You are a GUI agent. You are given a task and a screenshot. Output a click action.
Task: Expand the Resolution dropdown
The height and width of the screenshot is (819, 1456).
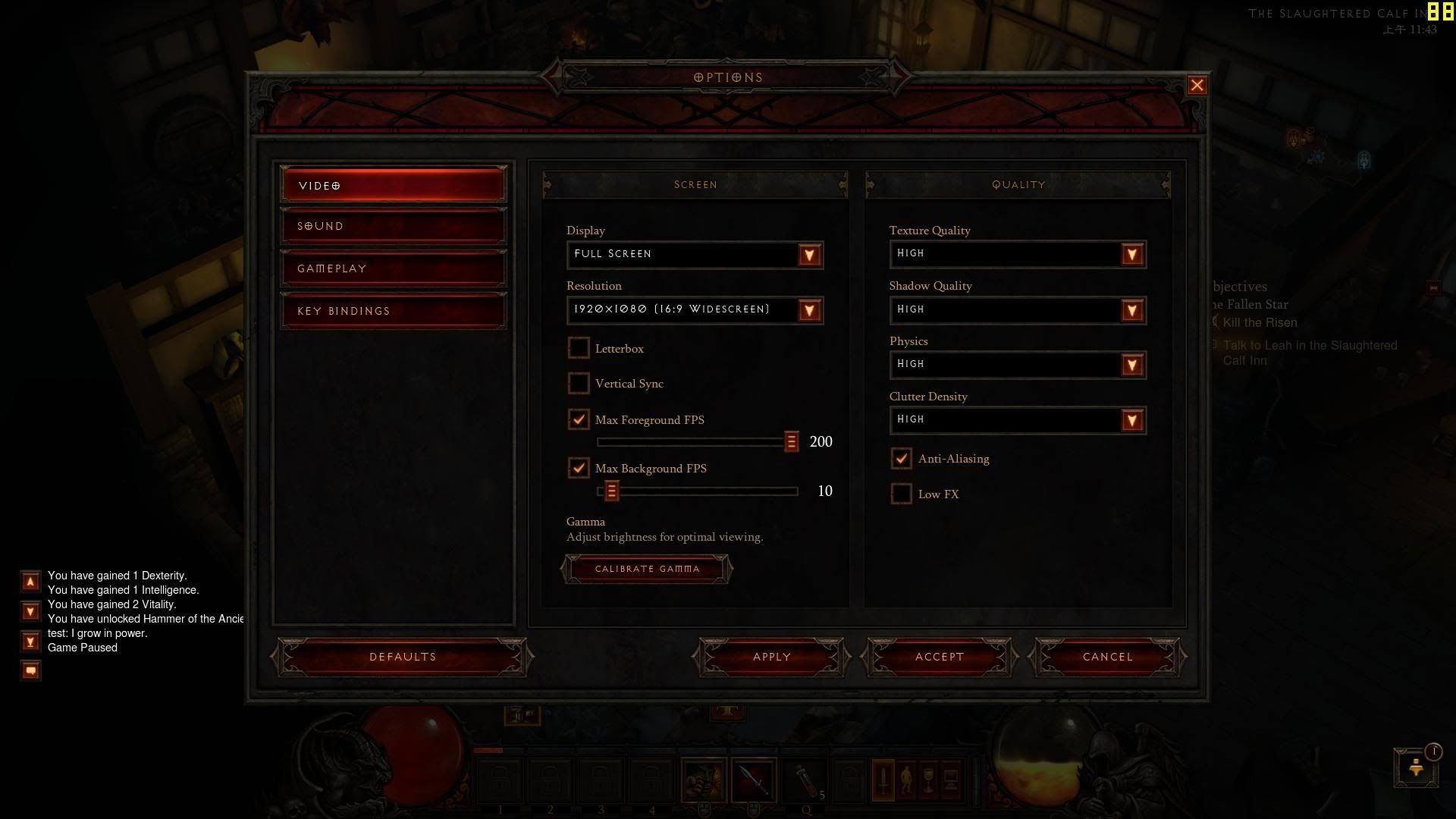[809, 310]
